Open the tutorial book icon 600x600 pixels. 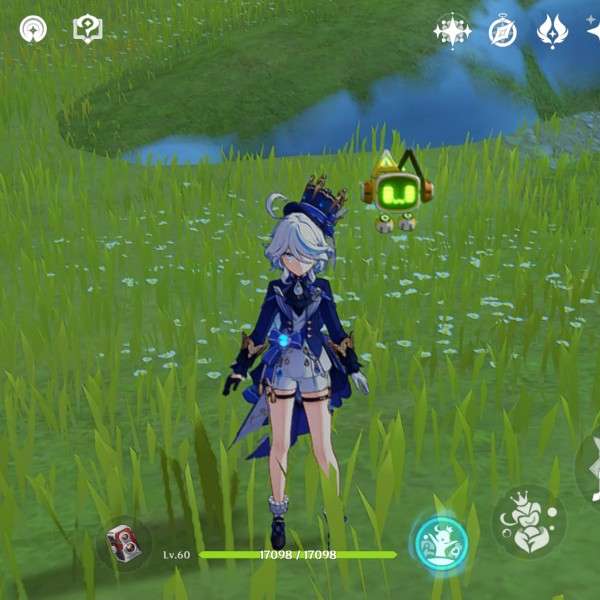click(88, 29)
